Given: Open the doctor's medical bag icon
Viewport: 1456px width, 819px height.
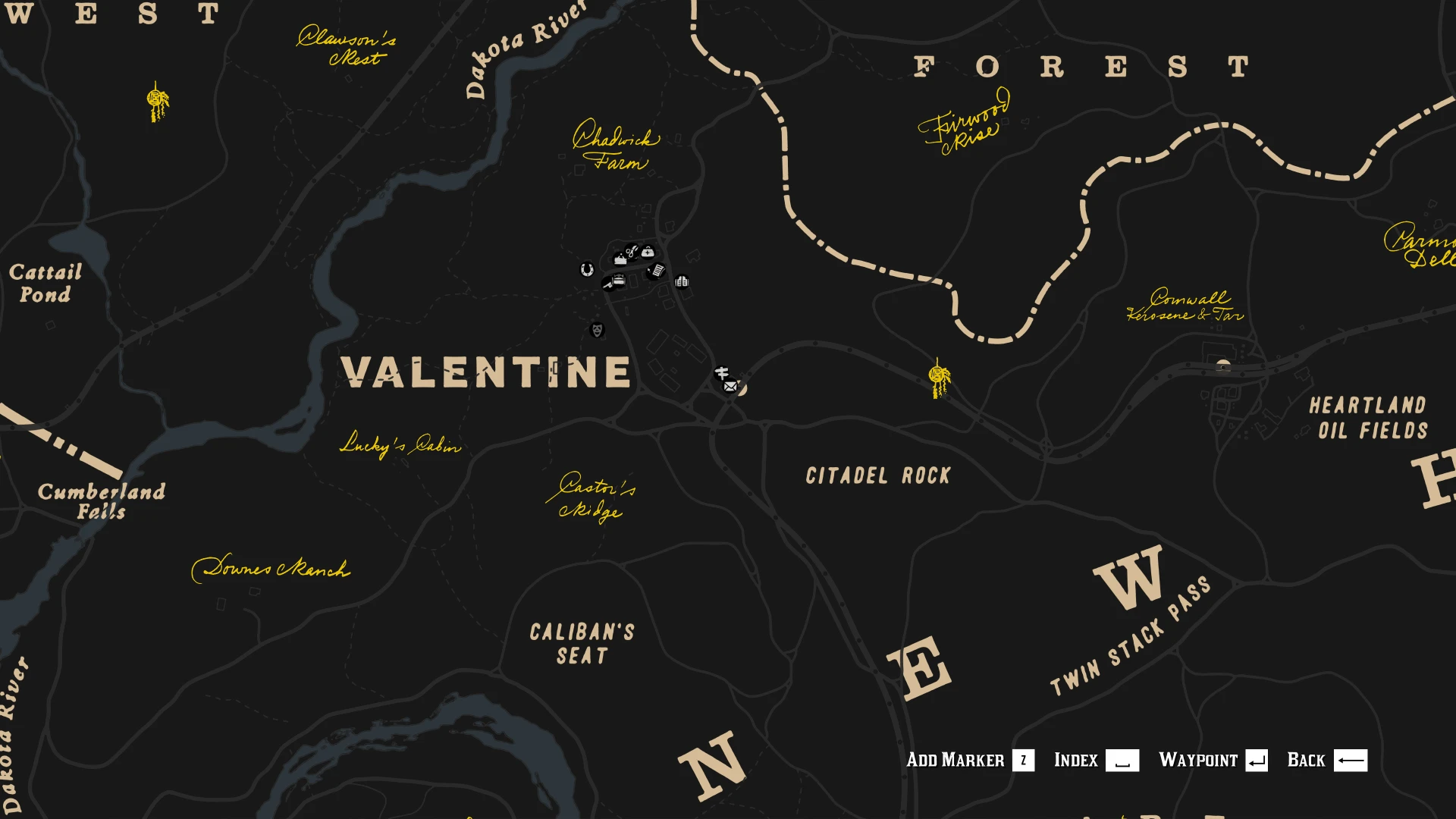Looking at the screenshot, I should coord(648,253).
